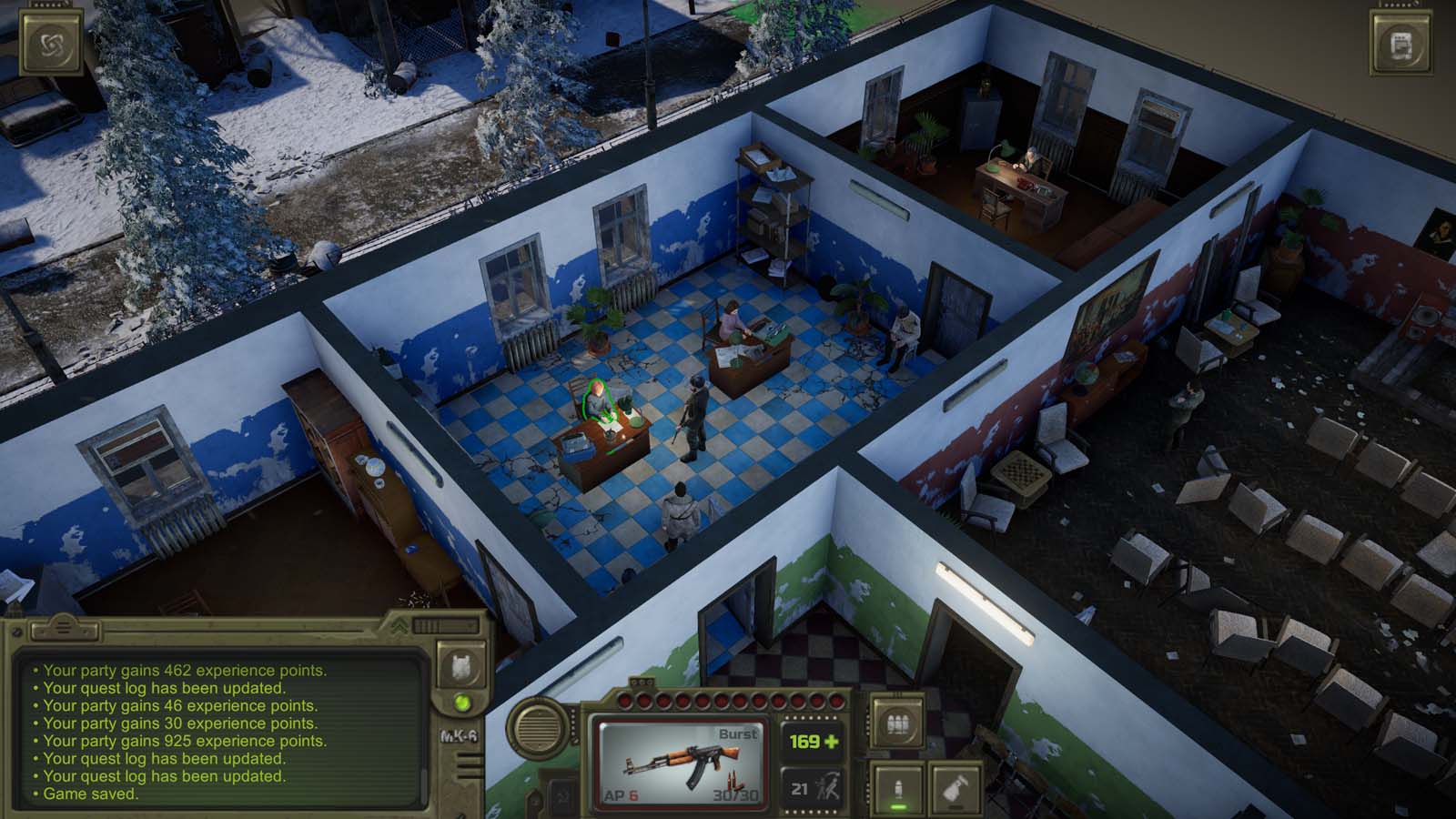This screenshot has width=1456, height=819.
Task: Toggle the Burst fire mode on the weapon
Action: (x=737, y=734)
